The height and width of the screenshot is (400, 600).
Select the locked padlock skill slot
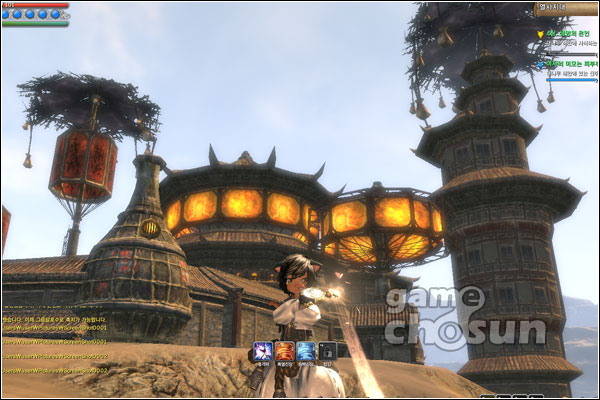(327, 351)
